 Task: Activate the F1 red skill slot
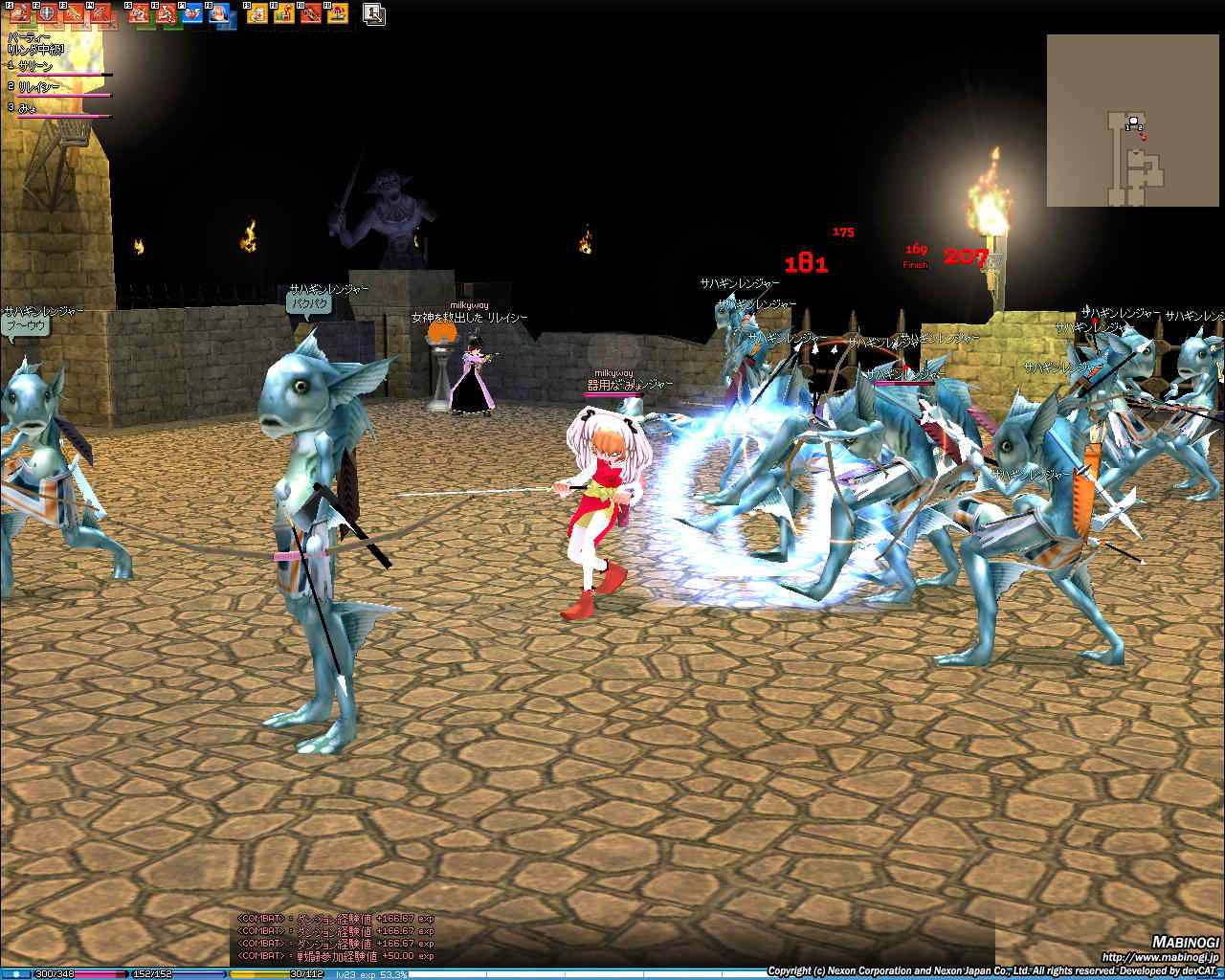coord(19,14)
